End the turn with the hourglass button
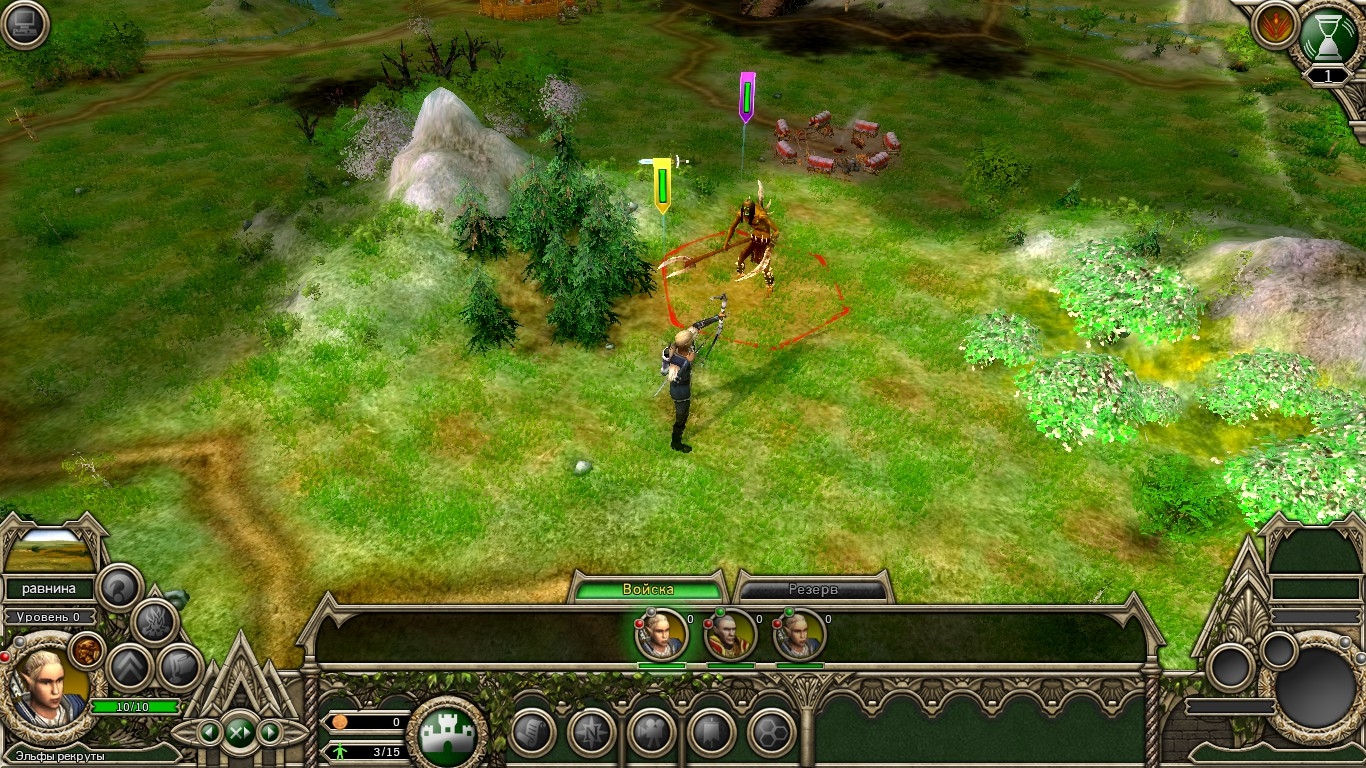 pyautogui.click(x=1329, y=35)
